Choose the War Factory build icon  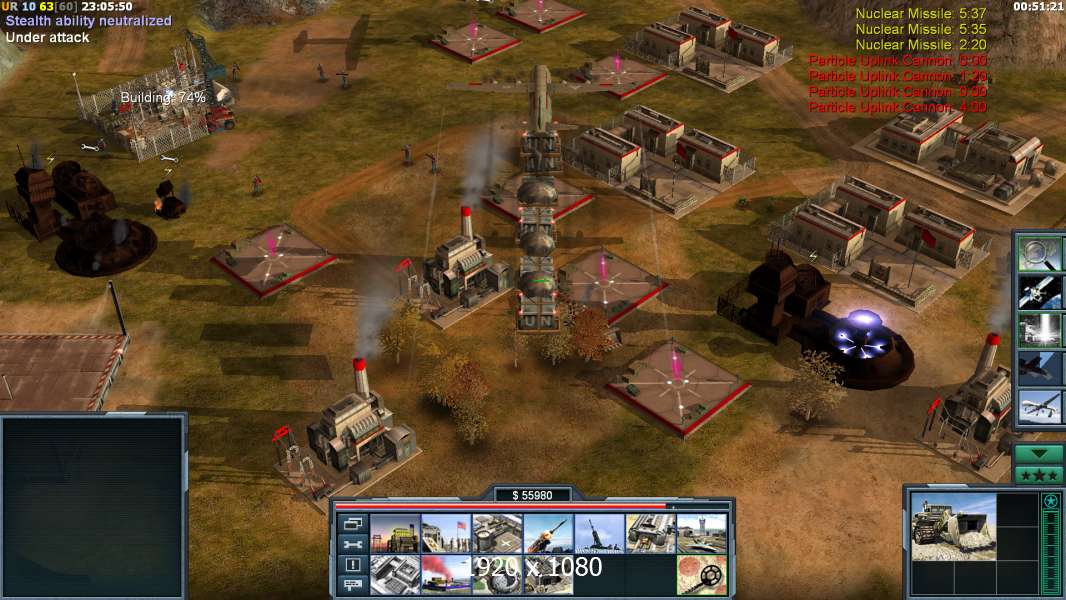pyautogui.click(x=651, y=534)
